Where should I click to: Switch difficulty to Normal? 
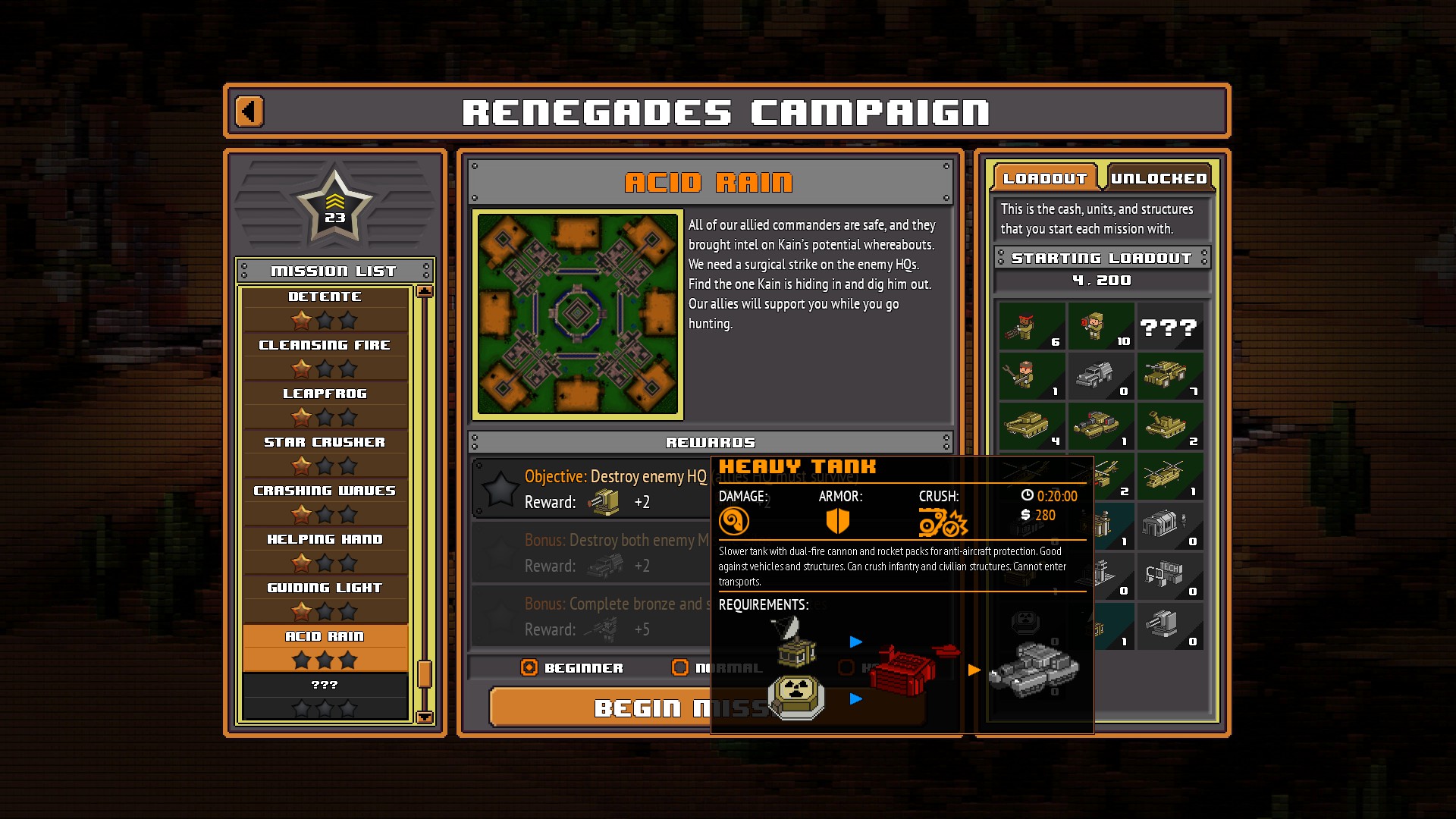click(x=679, y=667)
